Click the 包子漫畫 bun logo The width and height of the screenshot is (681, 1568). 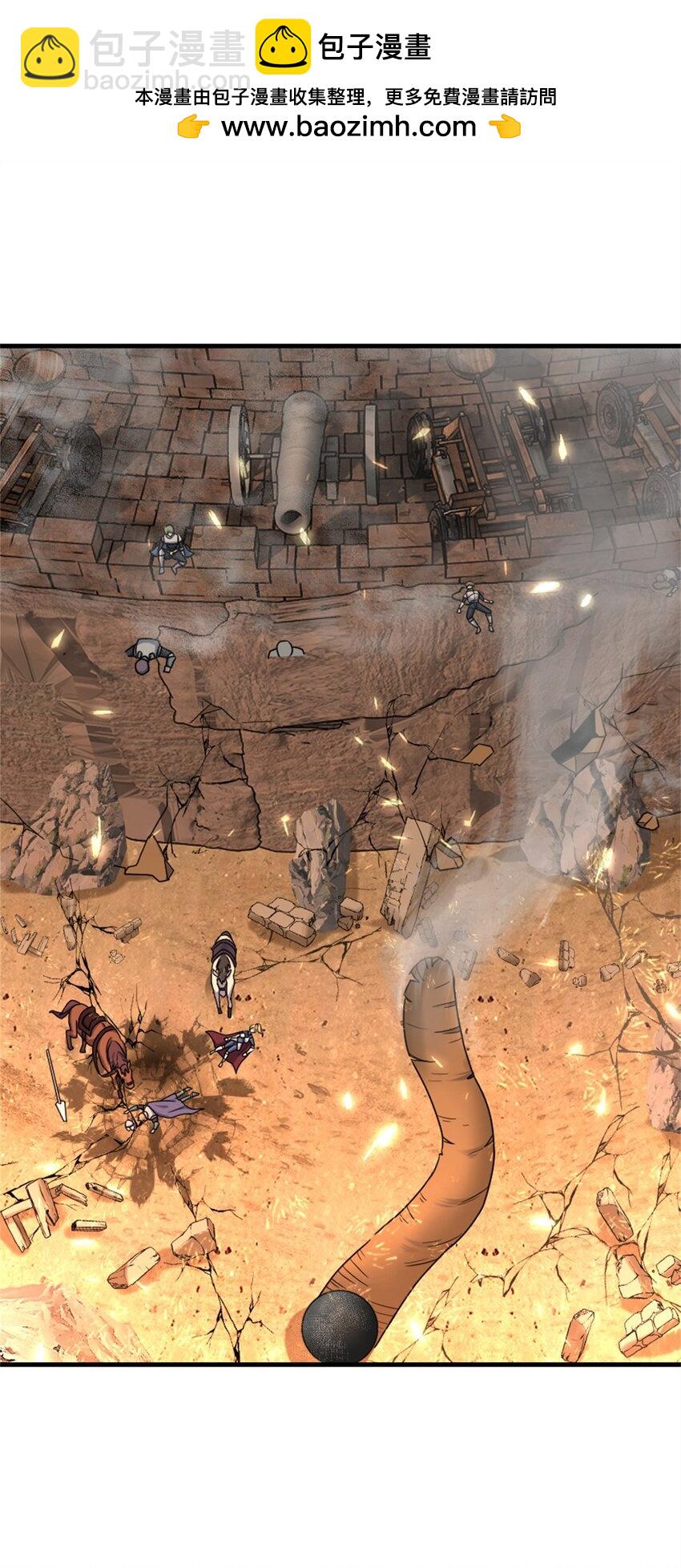283,47
